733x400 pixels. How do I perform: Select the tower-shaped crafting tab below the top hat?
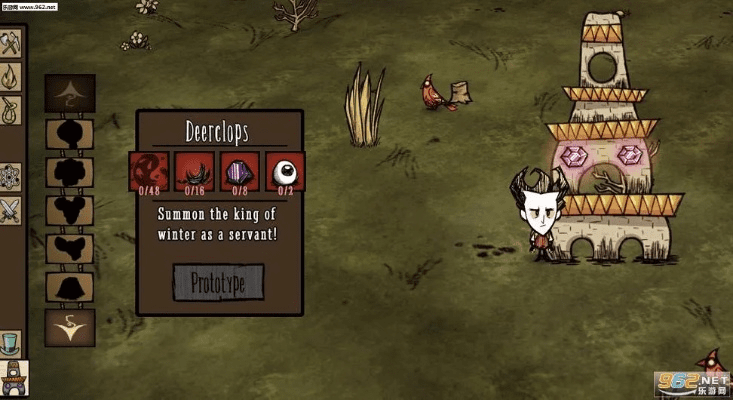(x=14, y=378)
